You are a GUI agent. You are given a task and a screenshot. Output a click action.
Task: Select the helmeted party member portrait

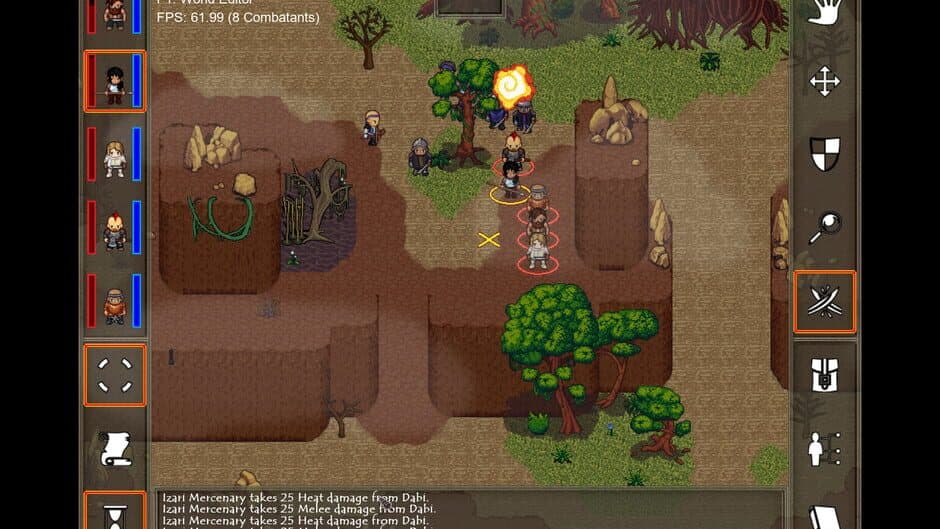(115, 302)
